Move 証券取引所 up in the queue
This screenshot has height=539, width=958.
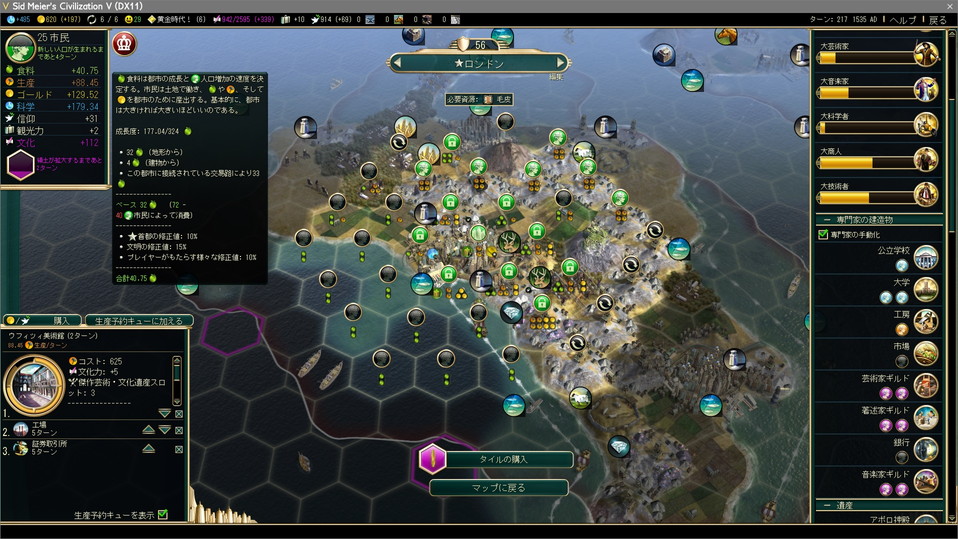[147, 449]
